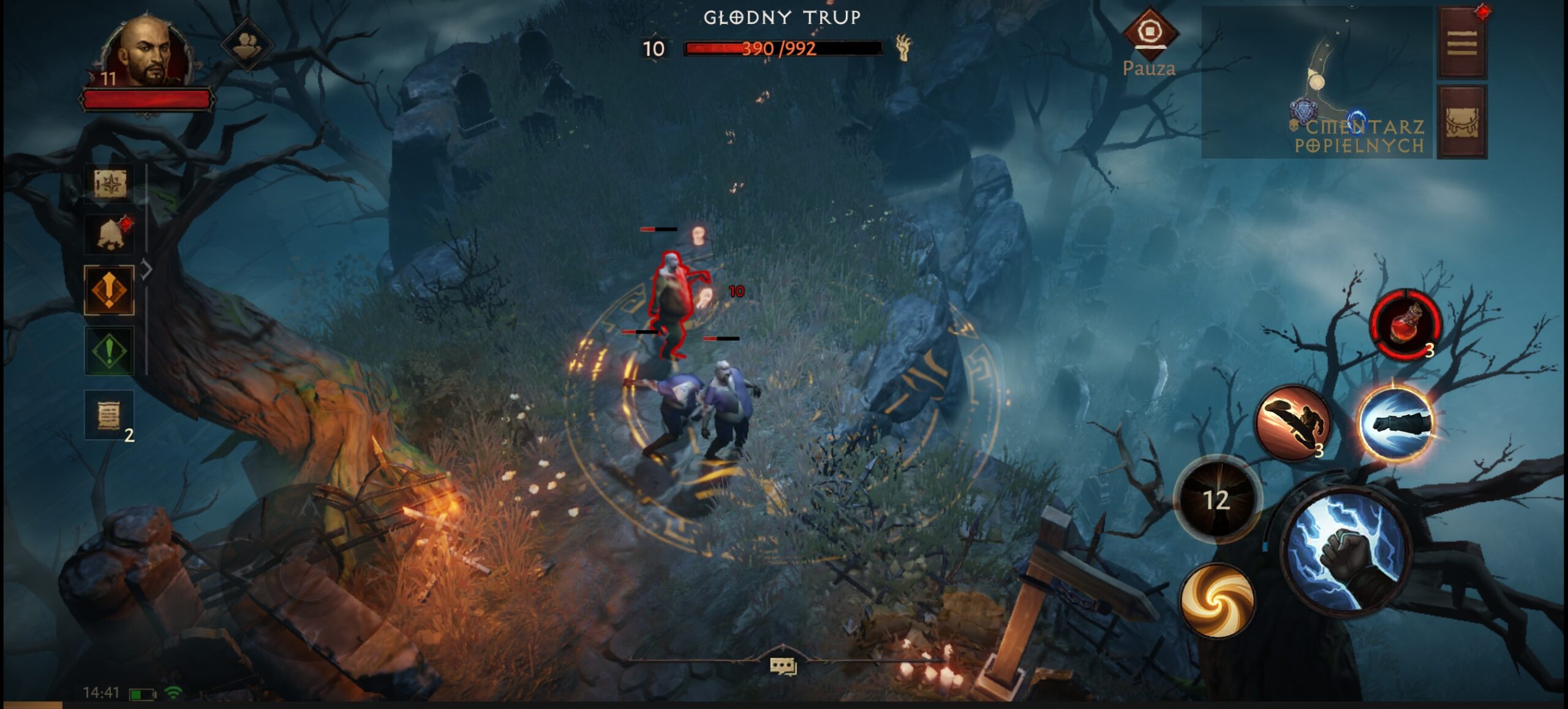Select the orange exclamation quest tracker
1568x709 pixels.
click(109, 290)
